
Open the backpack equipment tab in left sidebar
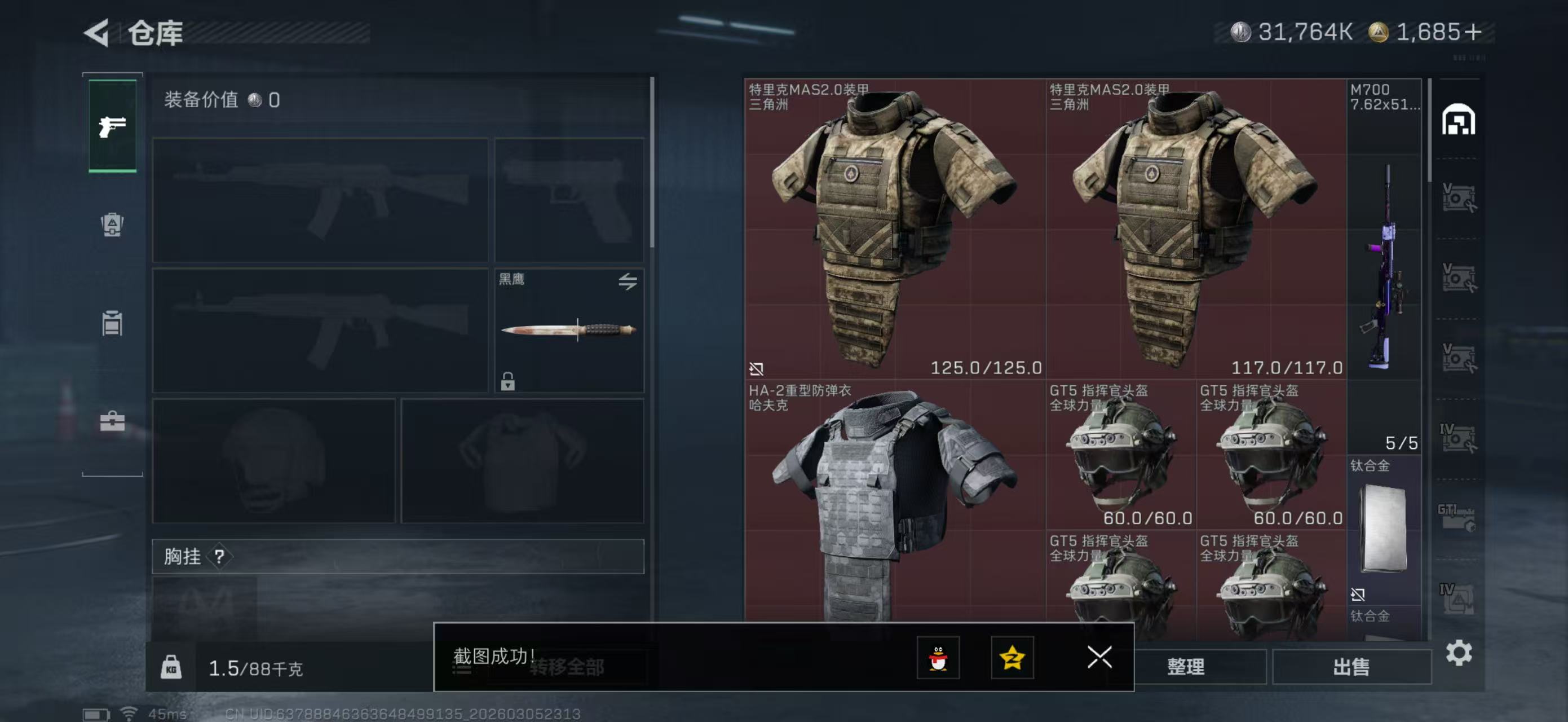point(112,225)
